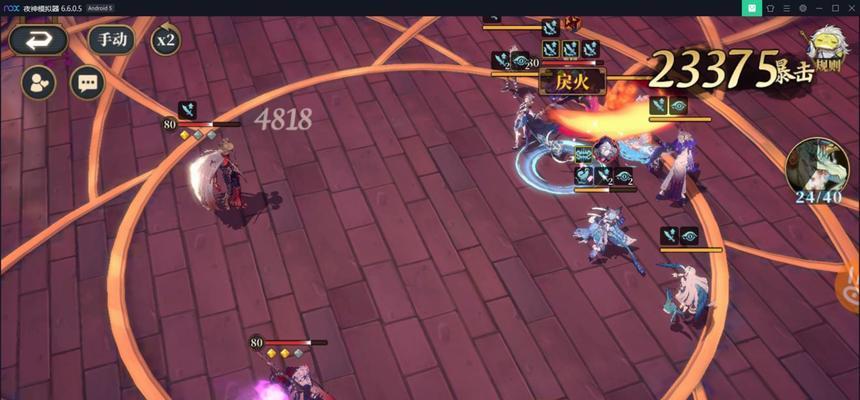This screenshot has width=860, height=400.
Task: Change the x2 battle speed
Action: [x=165, y=40]
